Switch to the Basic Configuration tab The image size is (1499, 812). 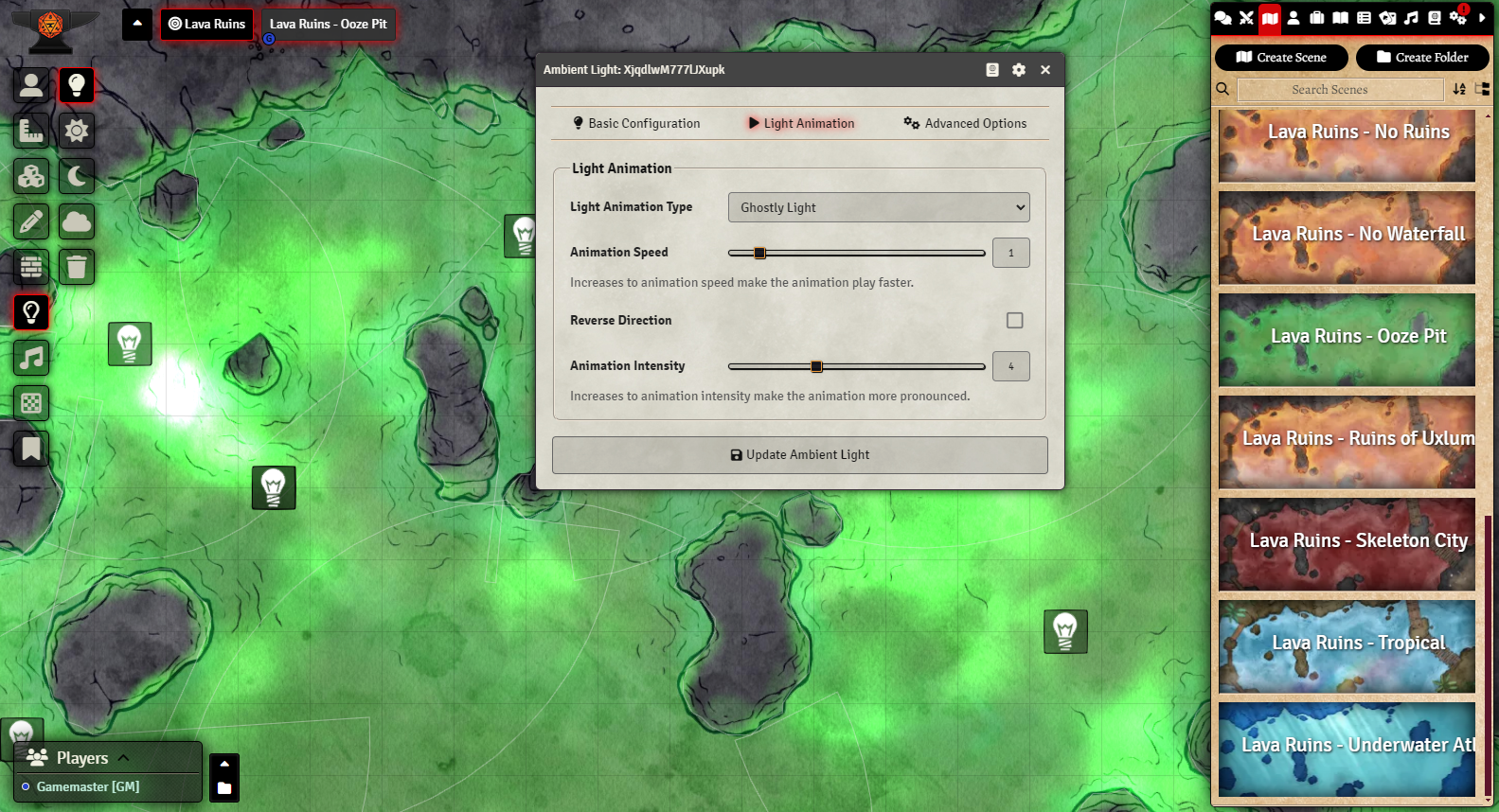pos(636,123)
